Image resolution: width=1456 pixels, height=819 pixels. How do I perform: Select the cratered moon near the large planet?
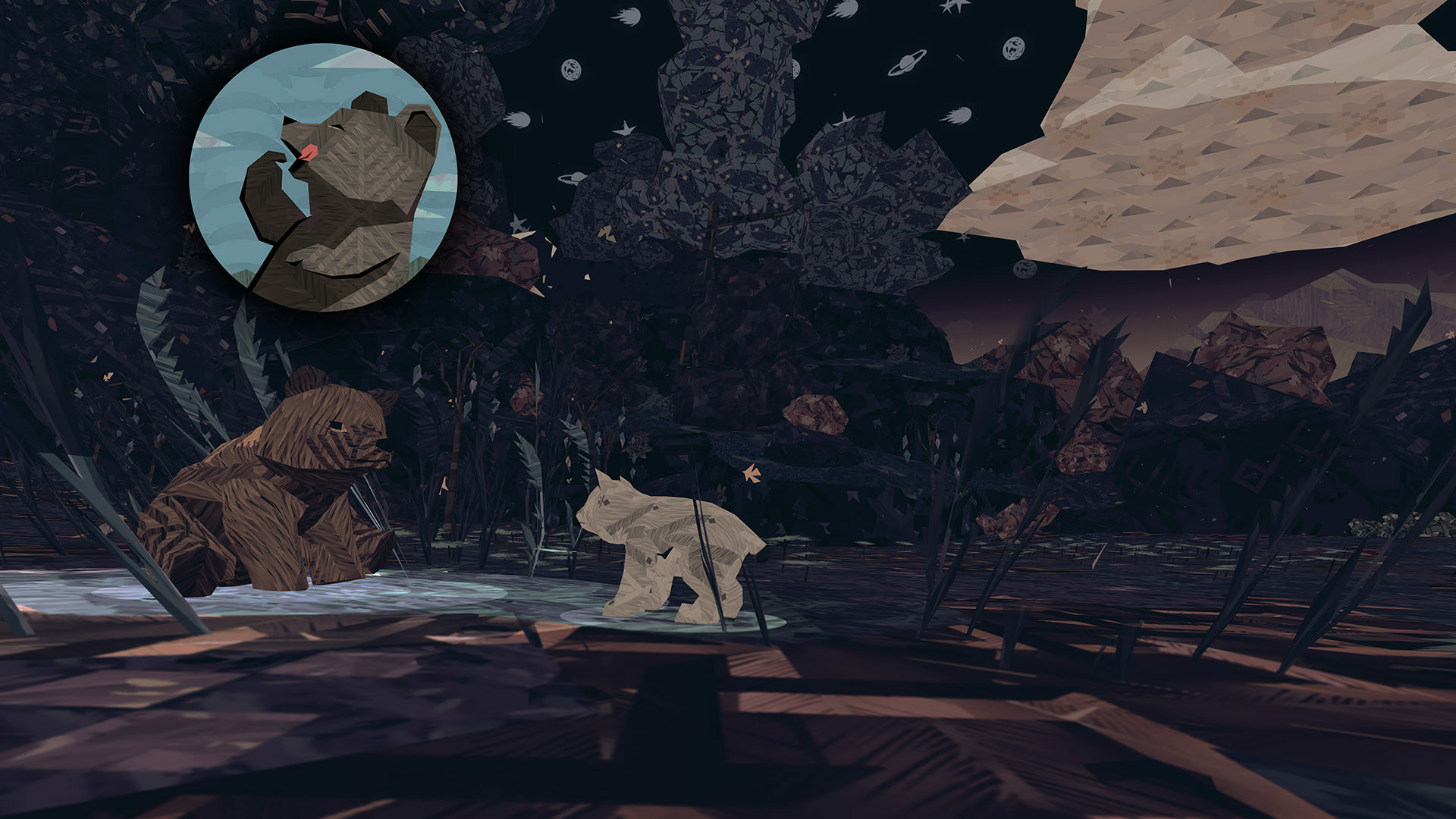[x=1014, y=48]
